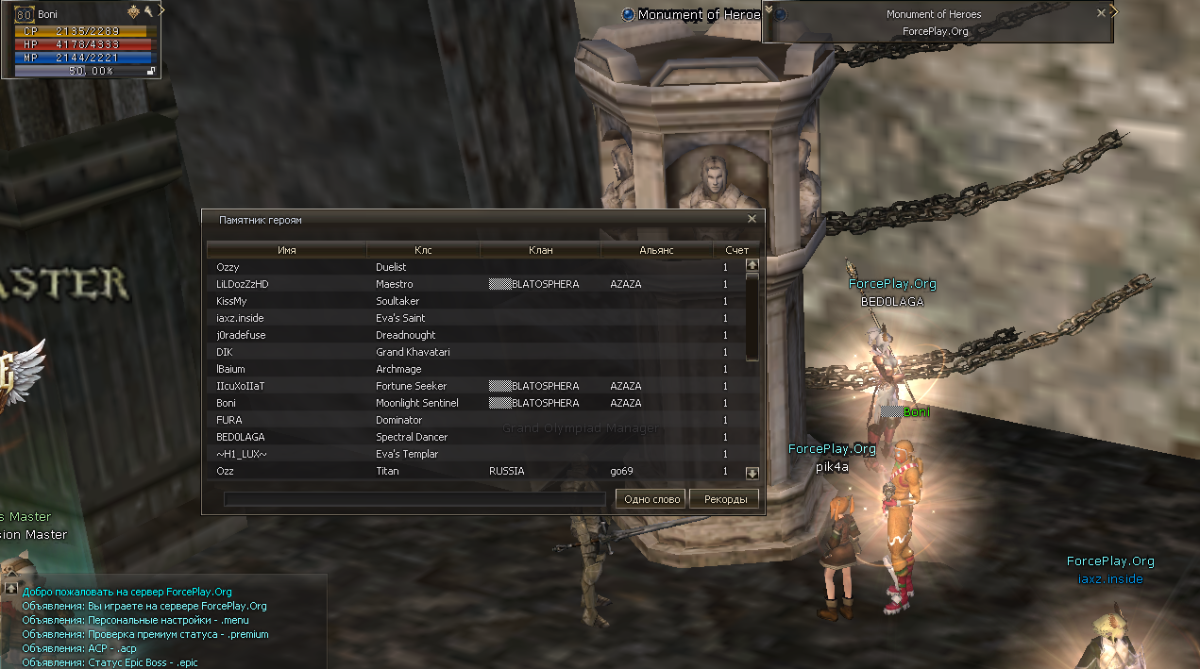Click the chat log scroll-up arrow
Image resolution: width=1200 pixels, height=669 pixels.
point(11,588)
